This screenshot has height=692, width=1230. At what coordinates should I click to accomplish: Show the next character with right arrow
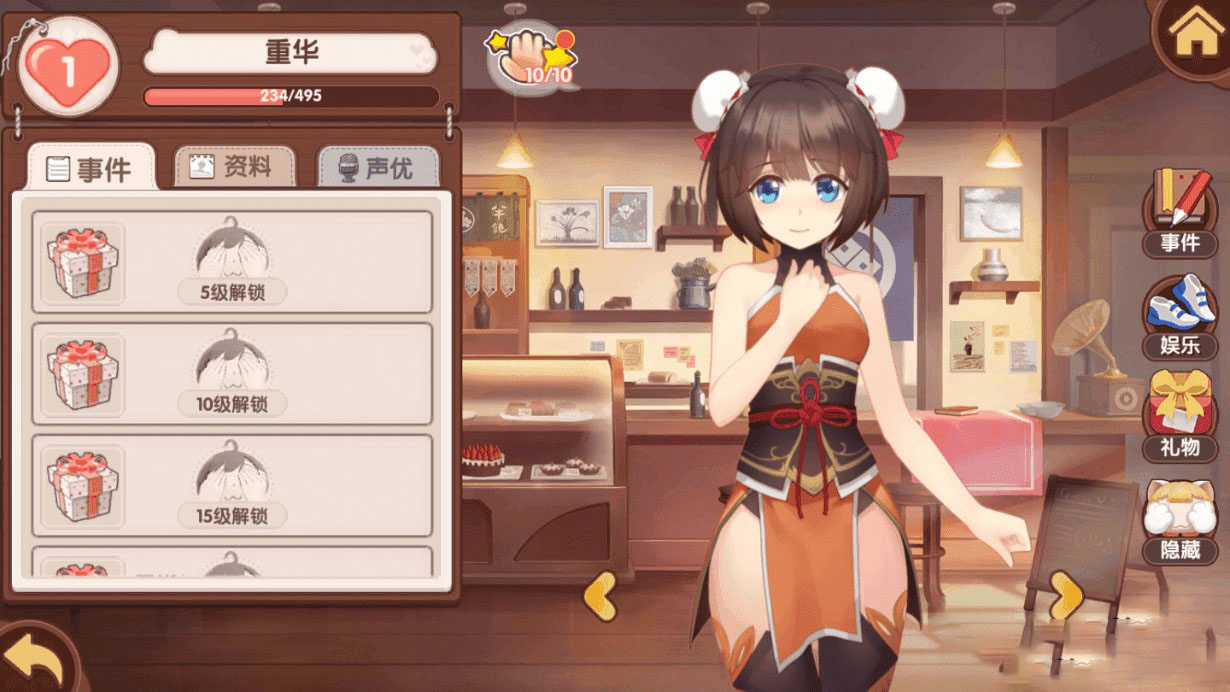point(1066,597)
